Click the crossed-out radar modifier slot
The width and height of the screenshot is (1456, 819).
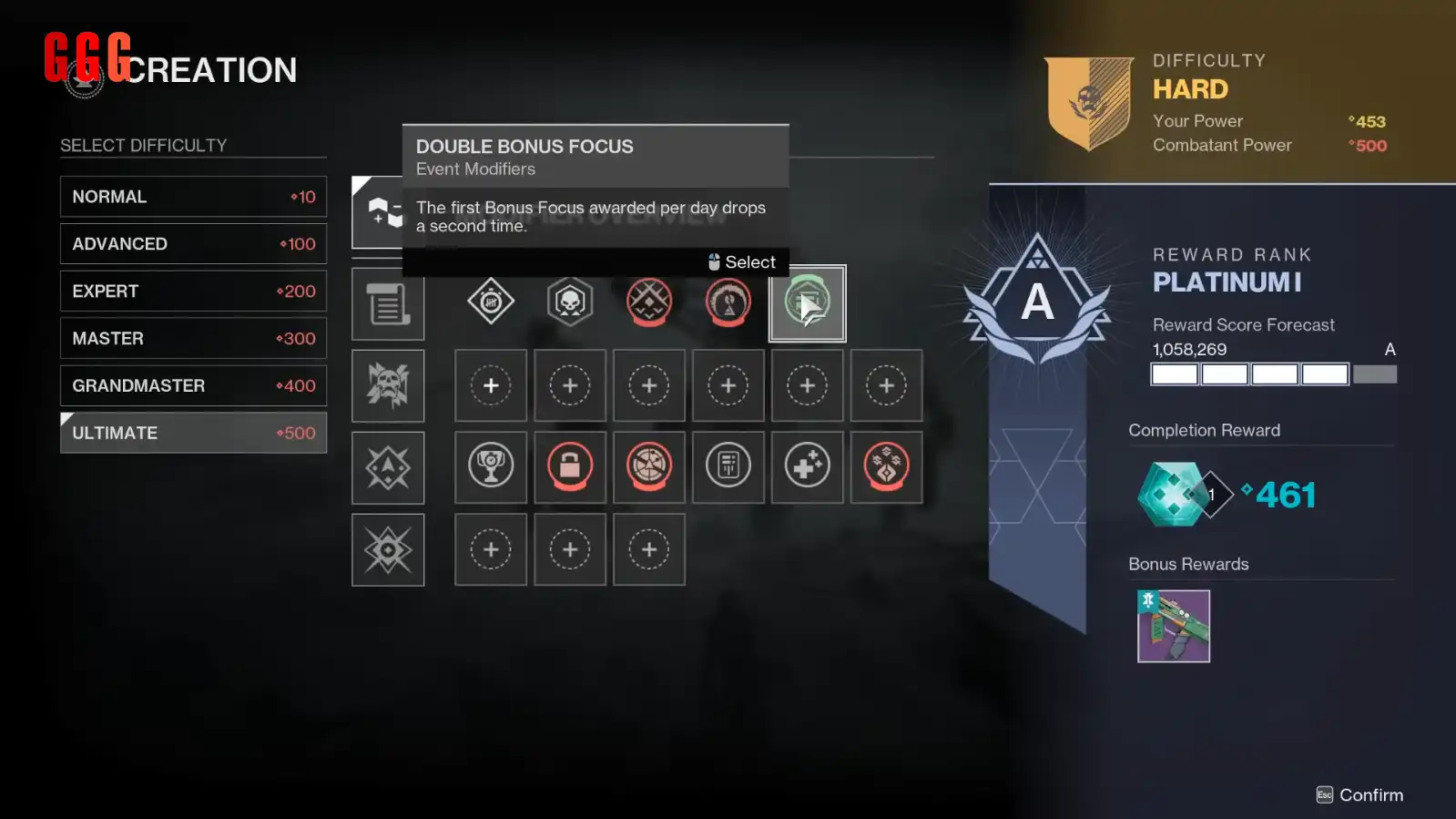coord(649,467)
